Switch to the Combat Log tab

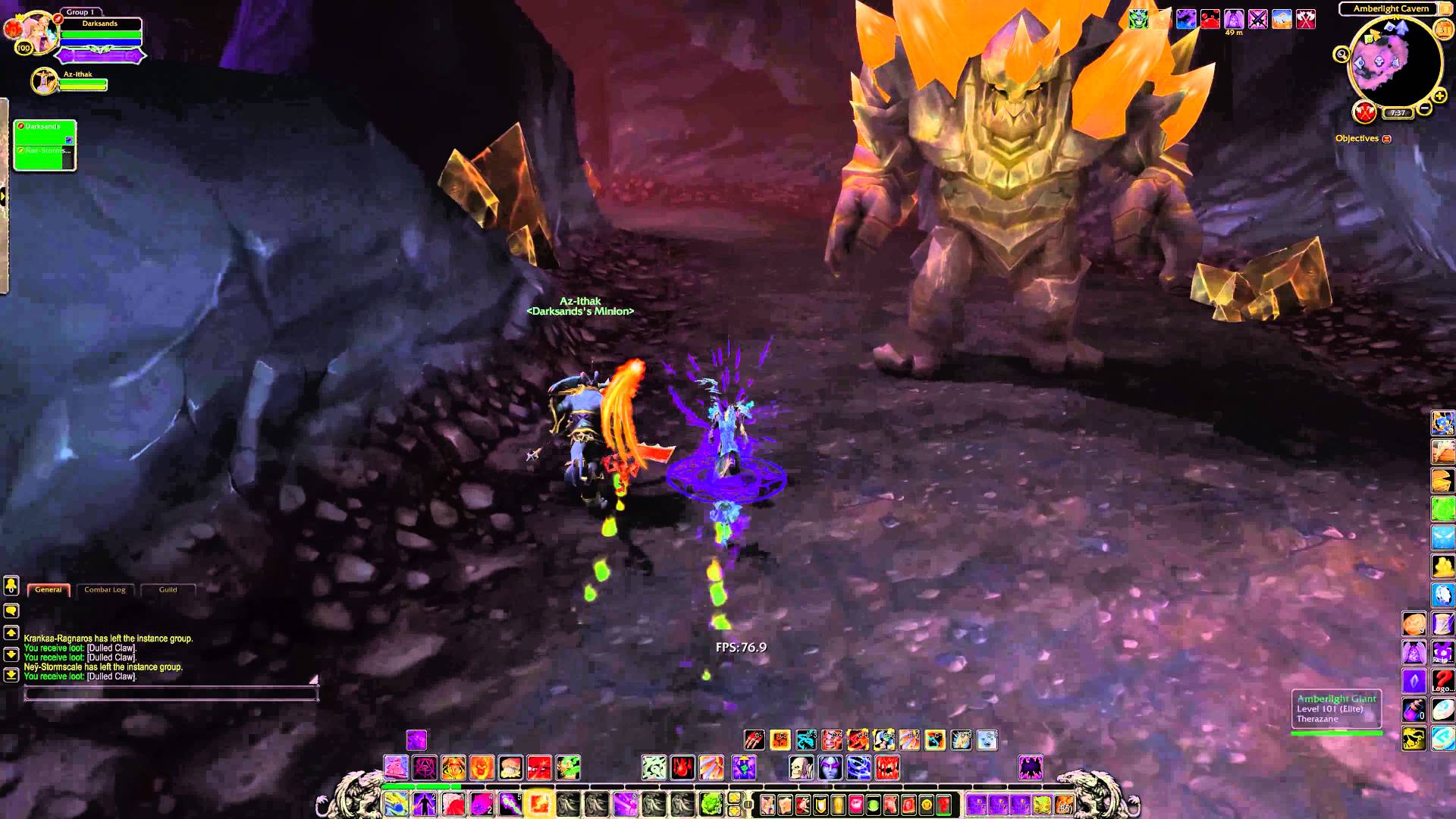click(105, 590)
